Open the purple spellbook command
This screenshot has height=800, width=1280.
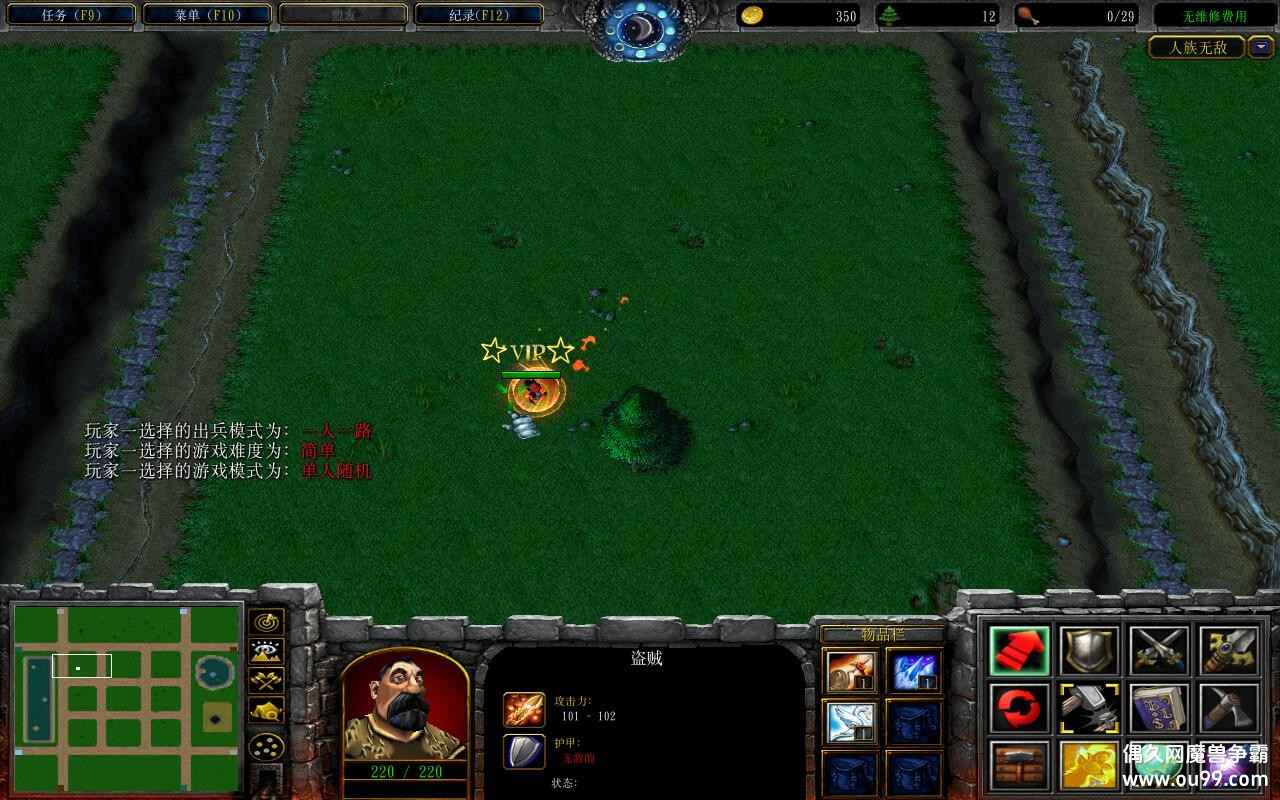pos(1159,709)
